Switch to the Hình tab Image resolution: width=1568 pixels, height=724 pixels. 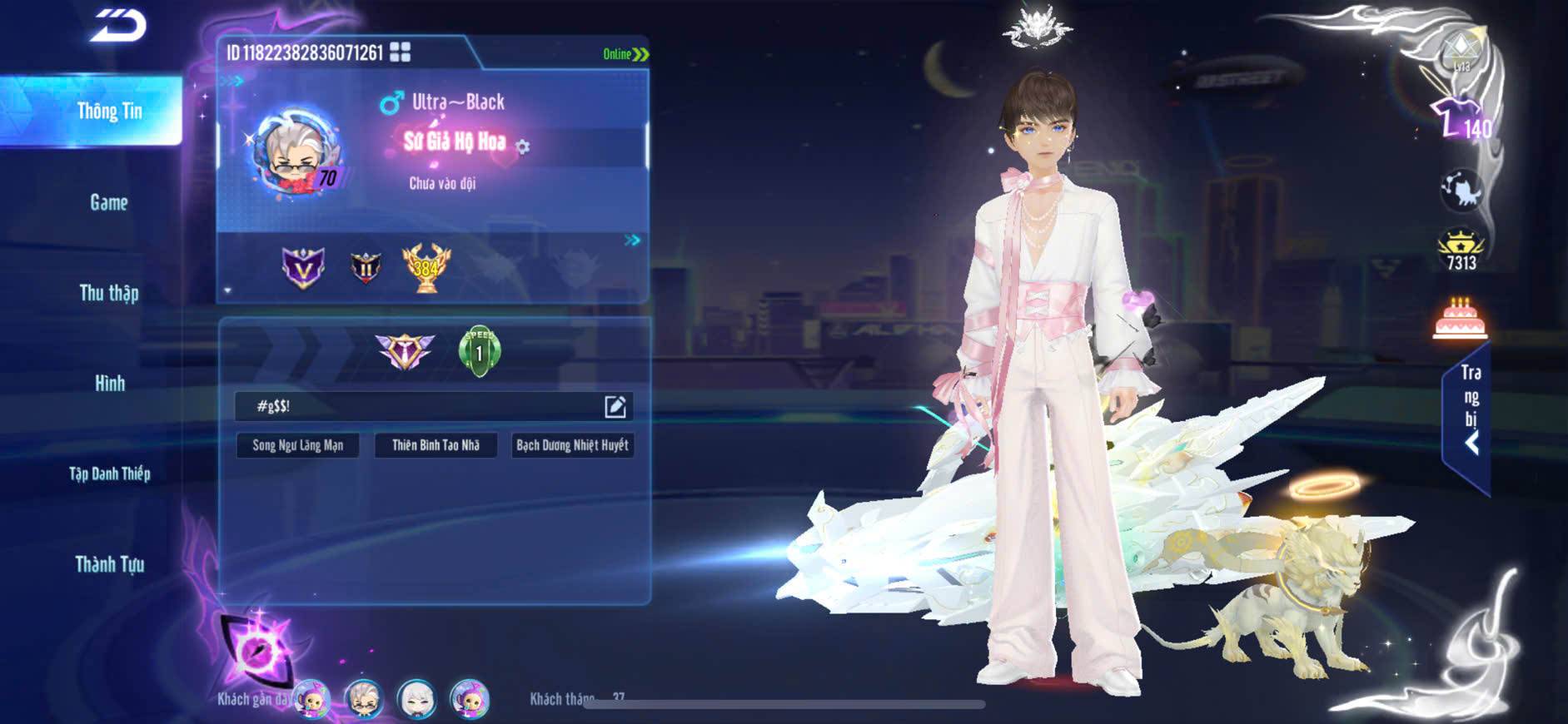[x=109, y=384]
